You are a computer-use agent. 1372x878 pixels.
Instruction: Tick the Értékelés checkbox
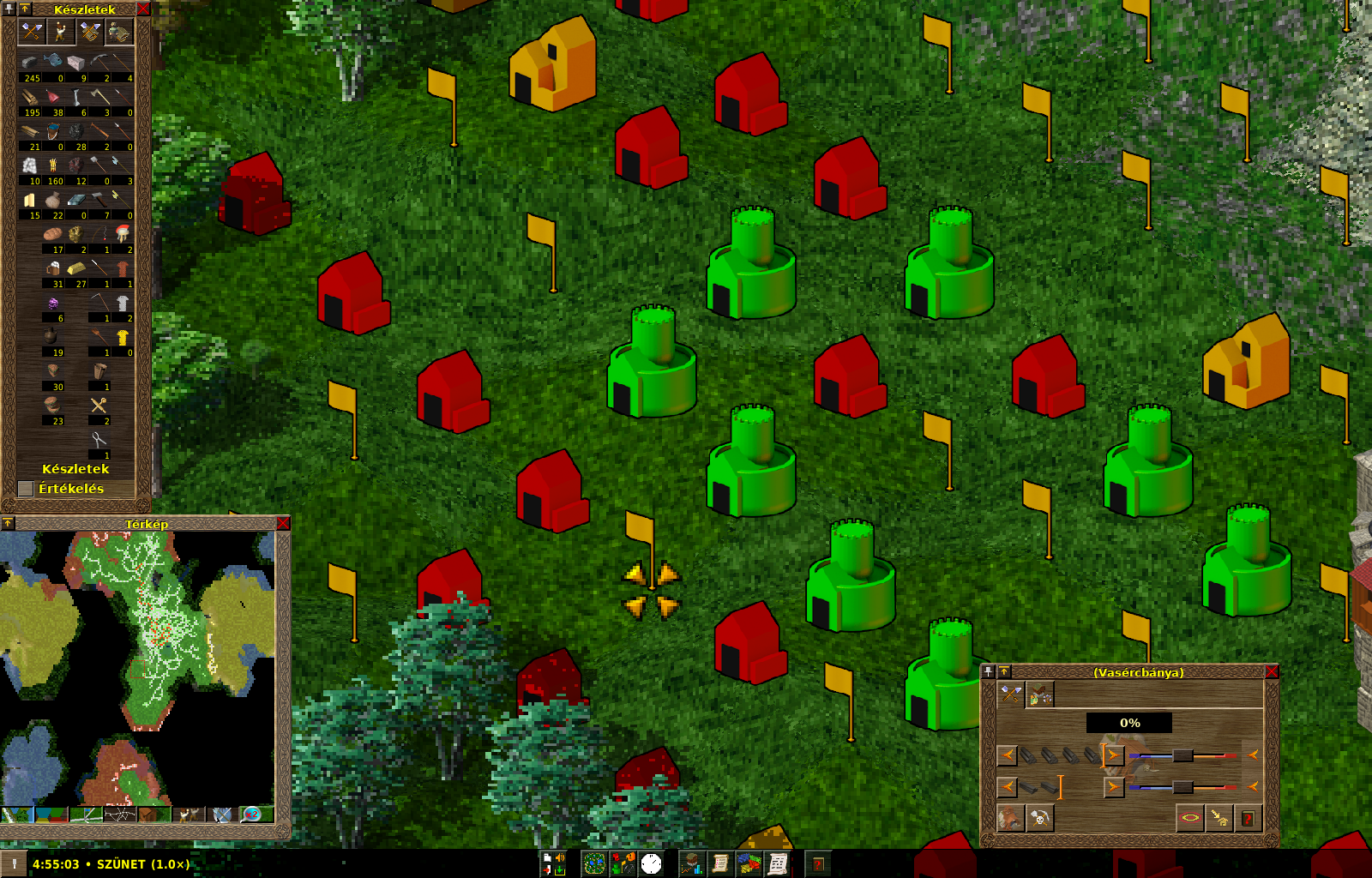26,489
